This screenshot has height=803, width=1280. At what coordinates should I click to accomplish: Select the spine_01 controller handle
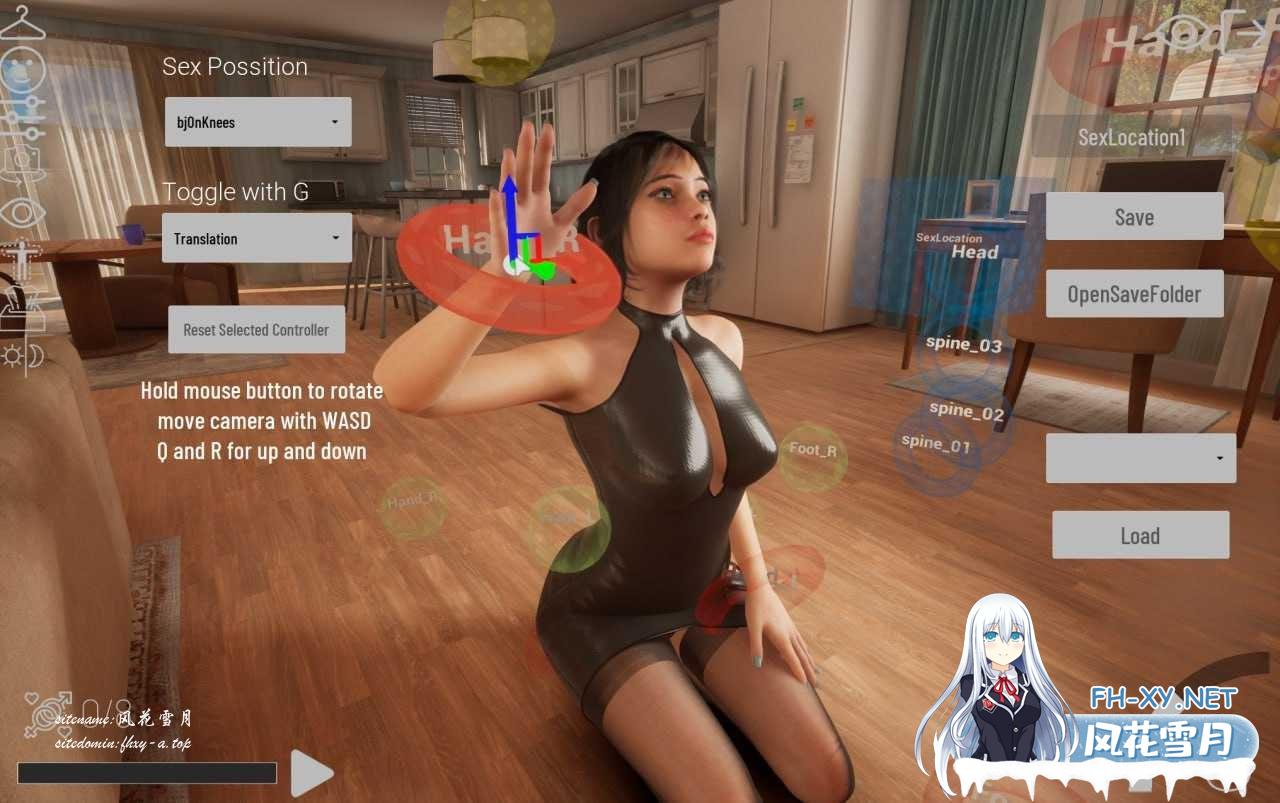[x=936, y=443]
